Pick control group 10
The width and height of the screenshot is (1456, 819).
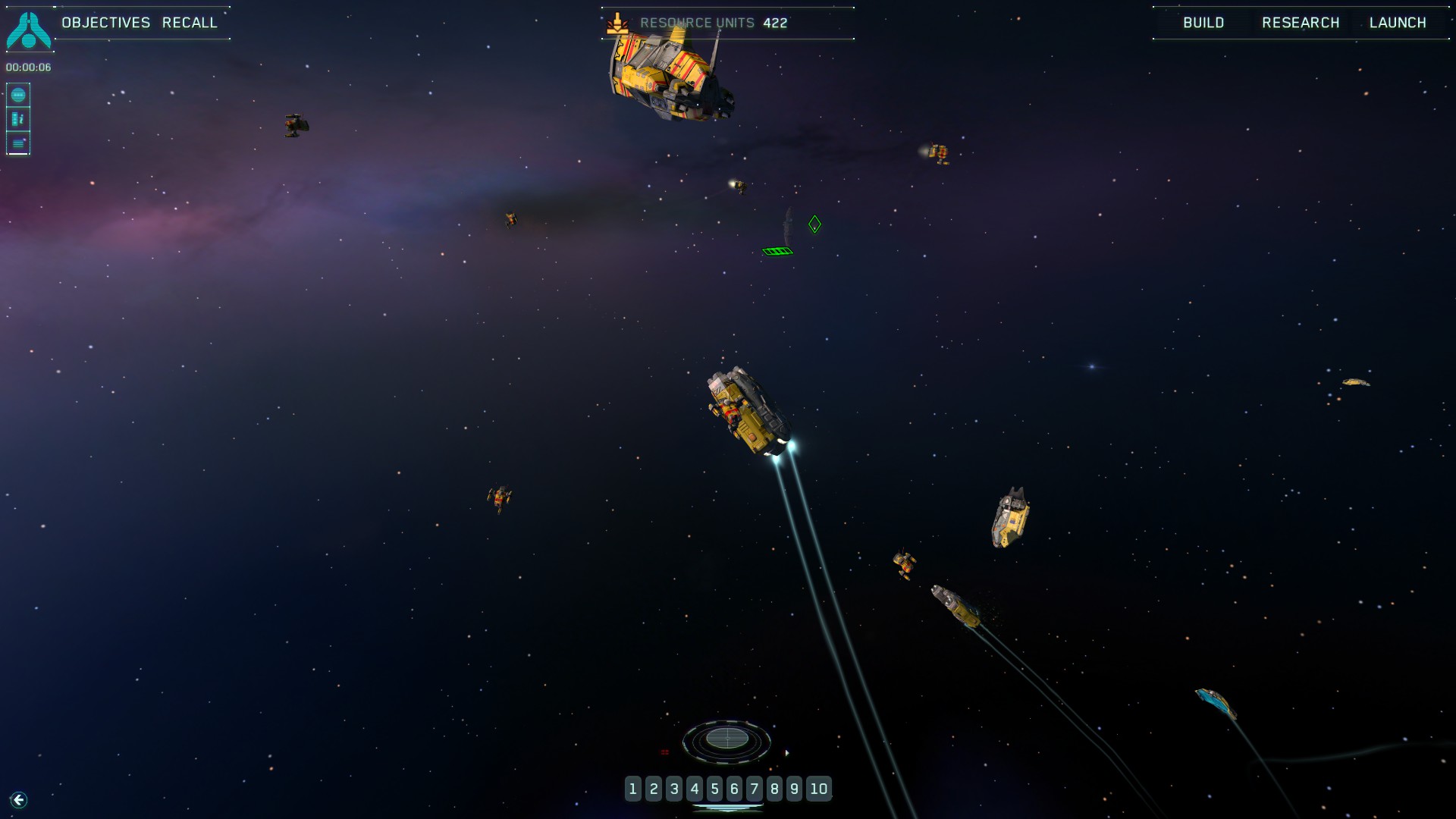coord(818,789)
